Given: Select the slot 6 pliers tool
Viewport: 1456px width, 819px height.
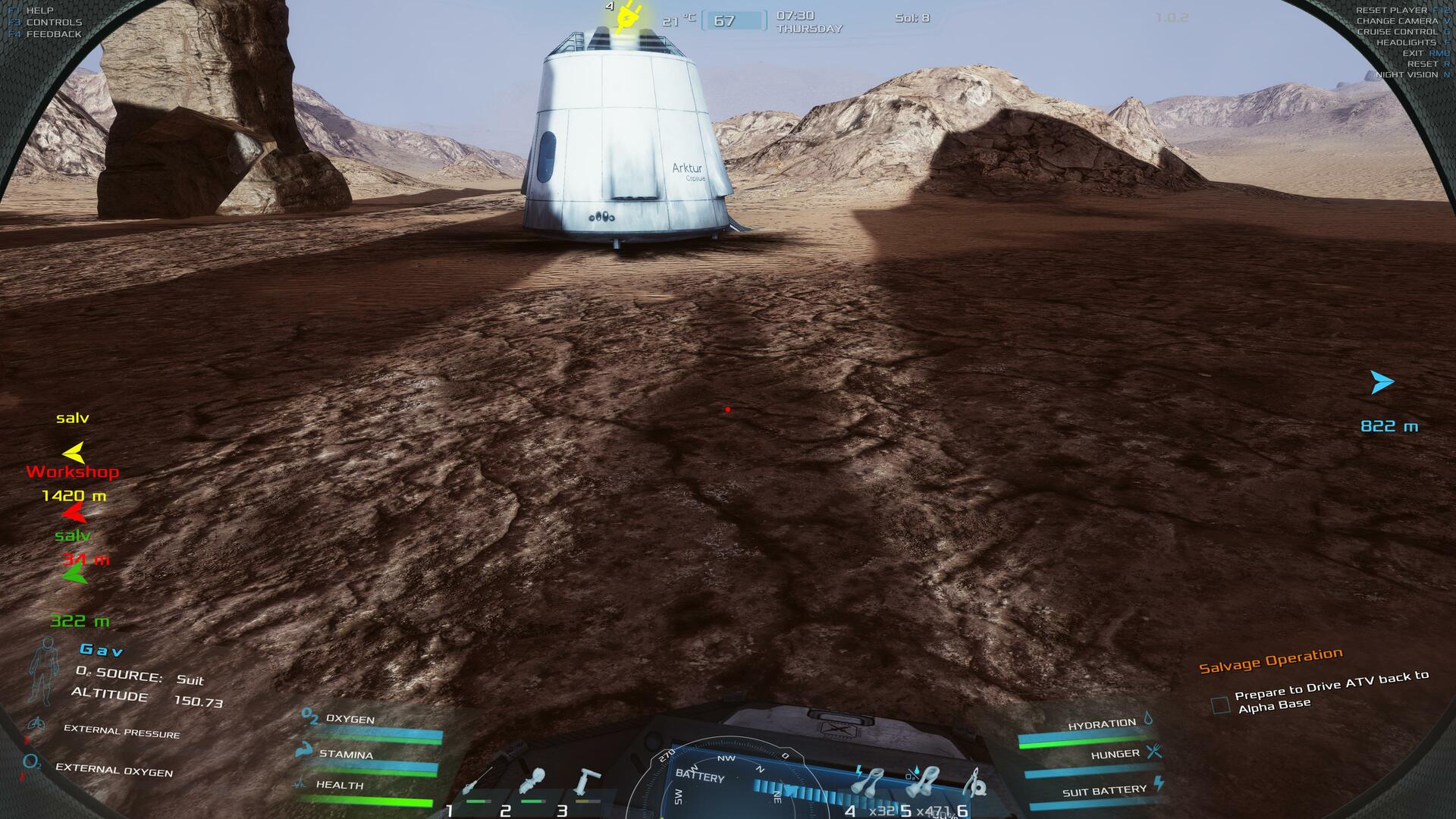Looking at the screenshot, I should tap(977, 781).
